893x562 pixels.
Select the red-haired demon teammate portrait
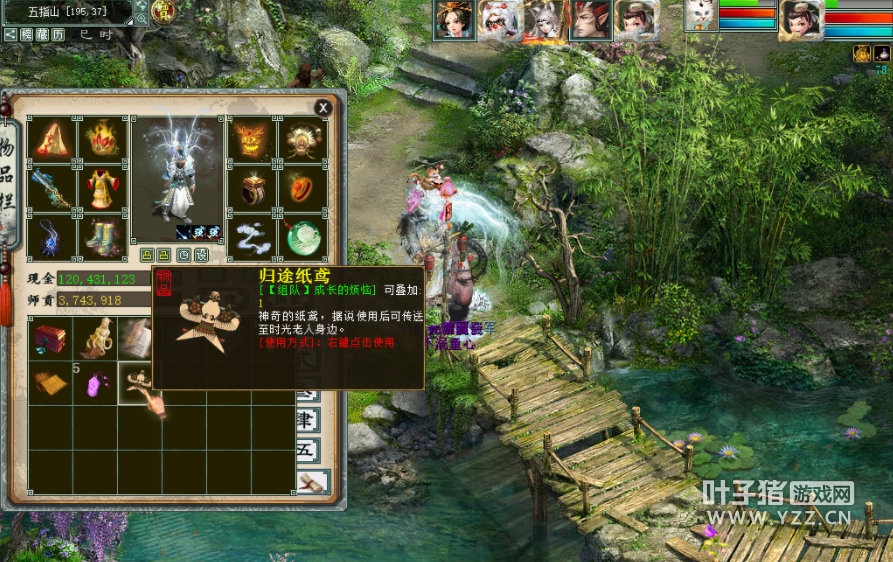[x=590, y=19]
